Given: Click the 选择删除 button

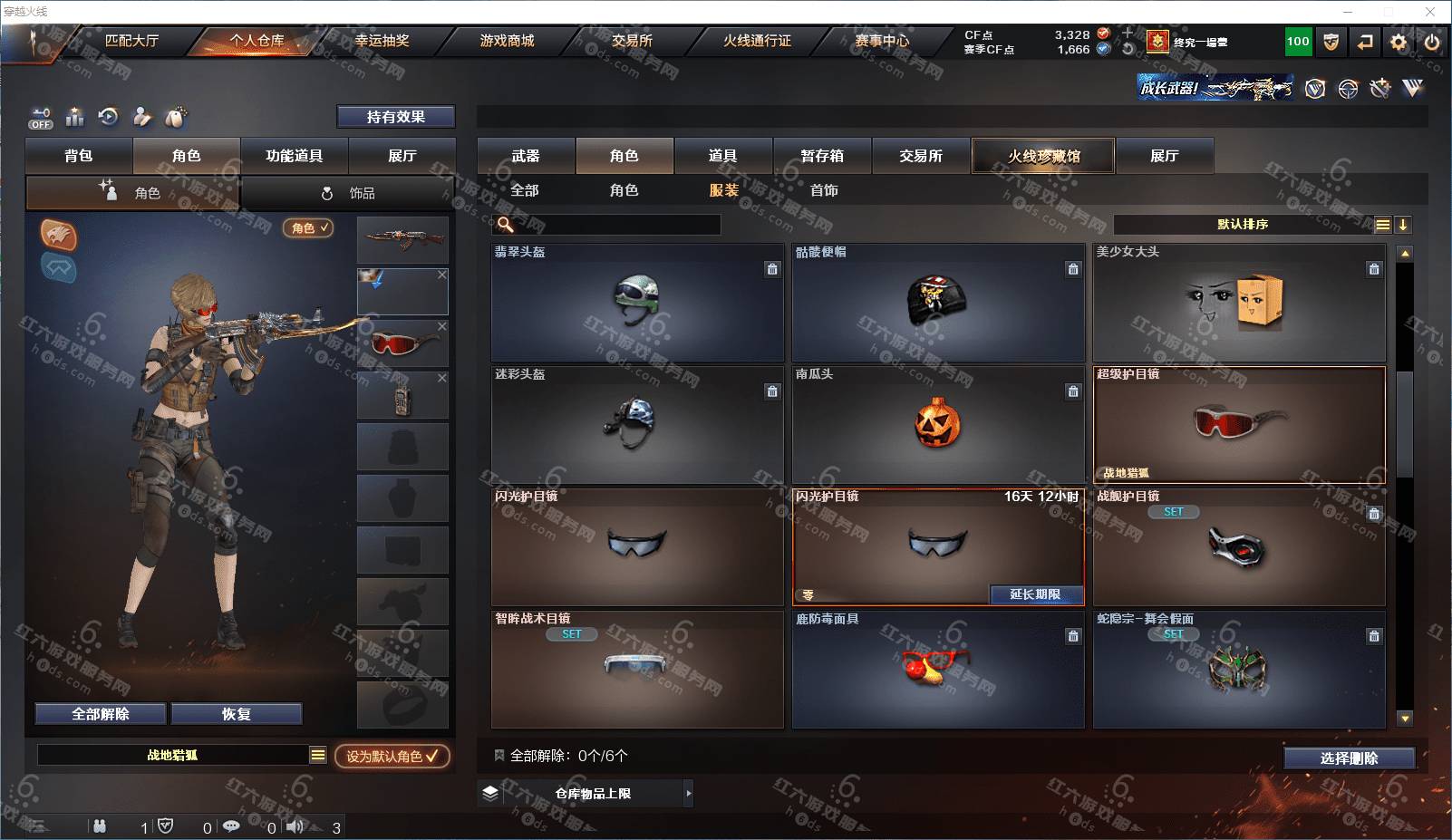Looking at the screenshot, I should pyautogui.click(x=1349, y=758).
